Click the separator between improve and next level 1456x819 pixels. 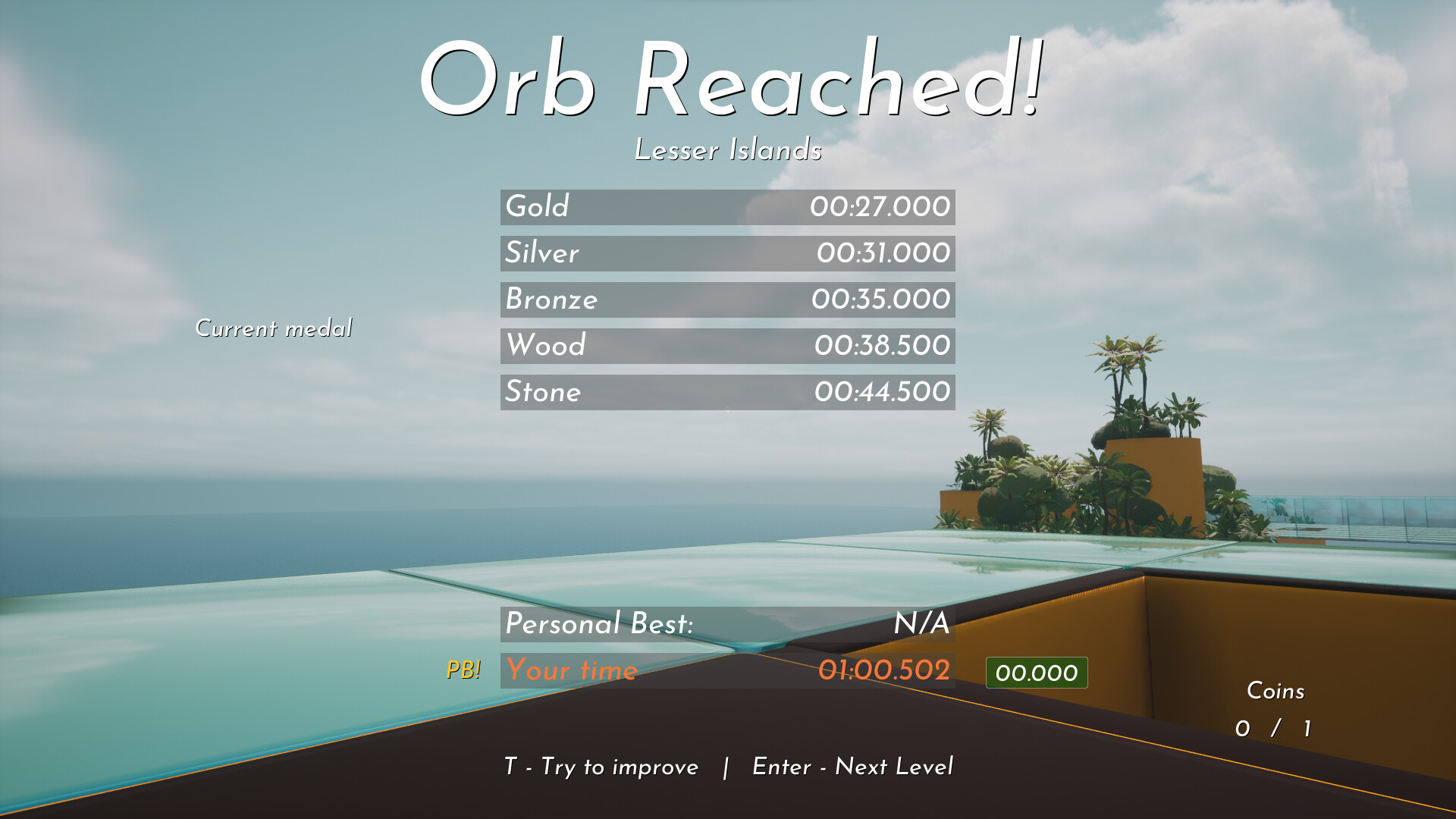(726, 767)
